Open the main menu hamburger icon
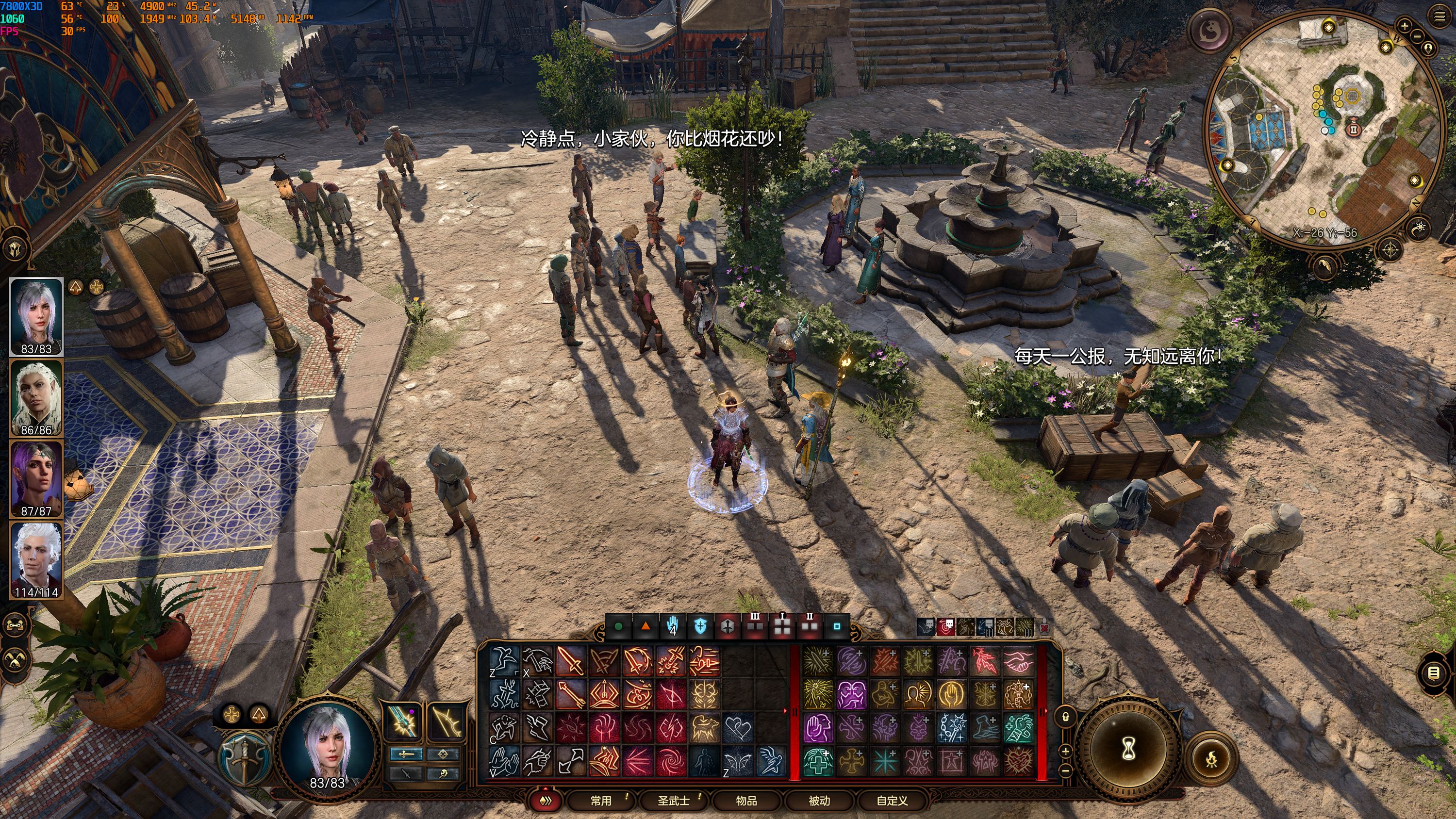The image size is (1456, 819). coord(1439,17)
